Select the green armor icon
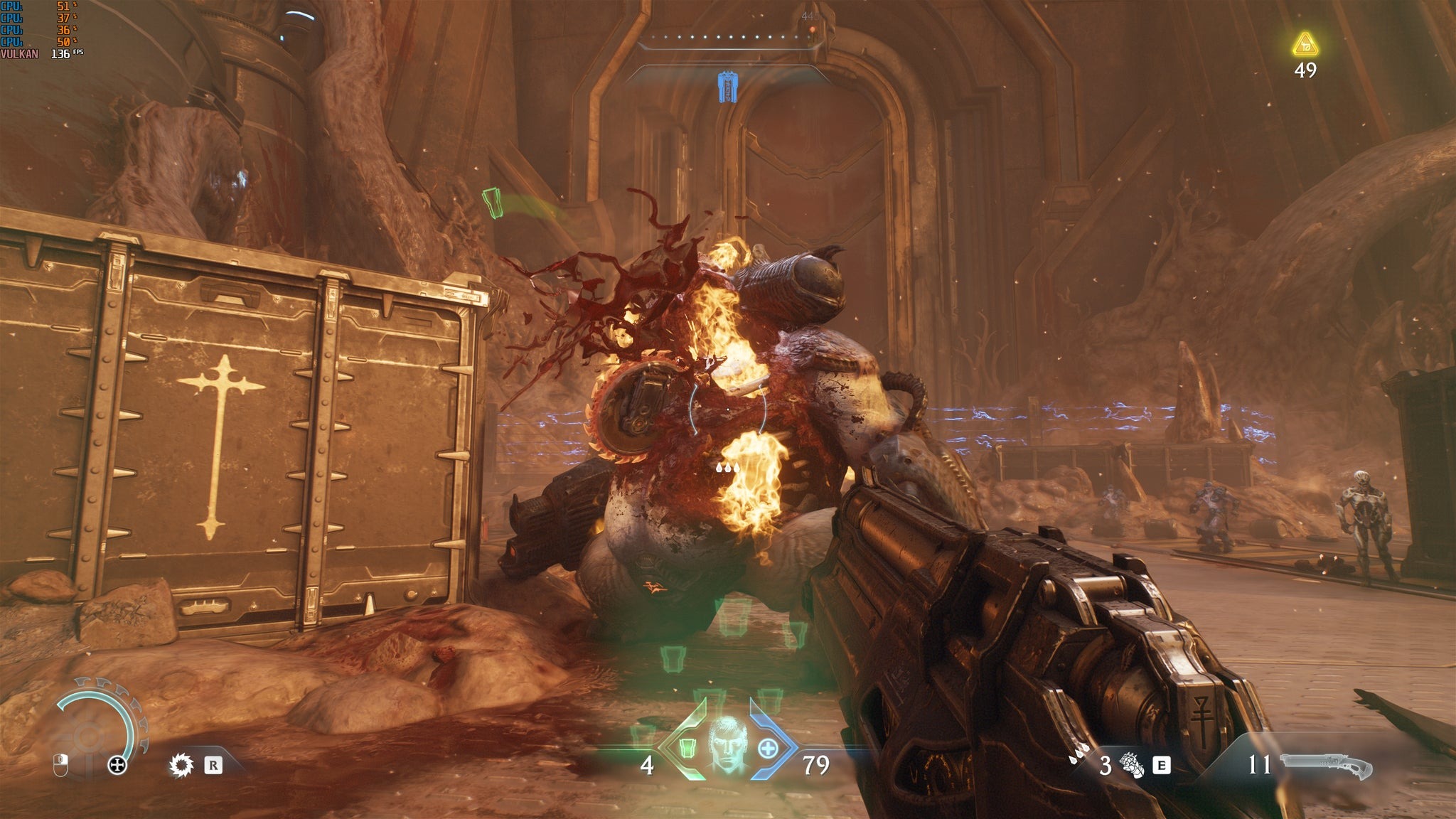The image size is (1456, 819). (x=687, y=748)
